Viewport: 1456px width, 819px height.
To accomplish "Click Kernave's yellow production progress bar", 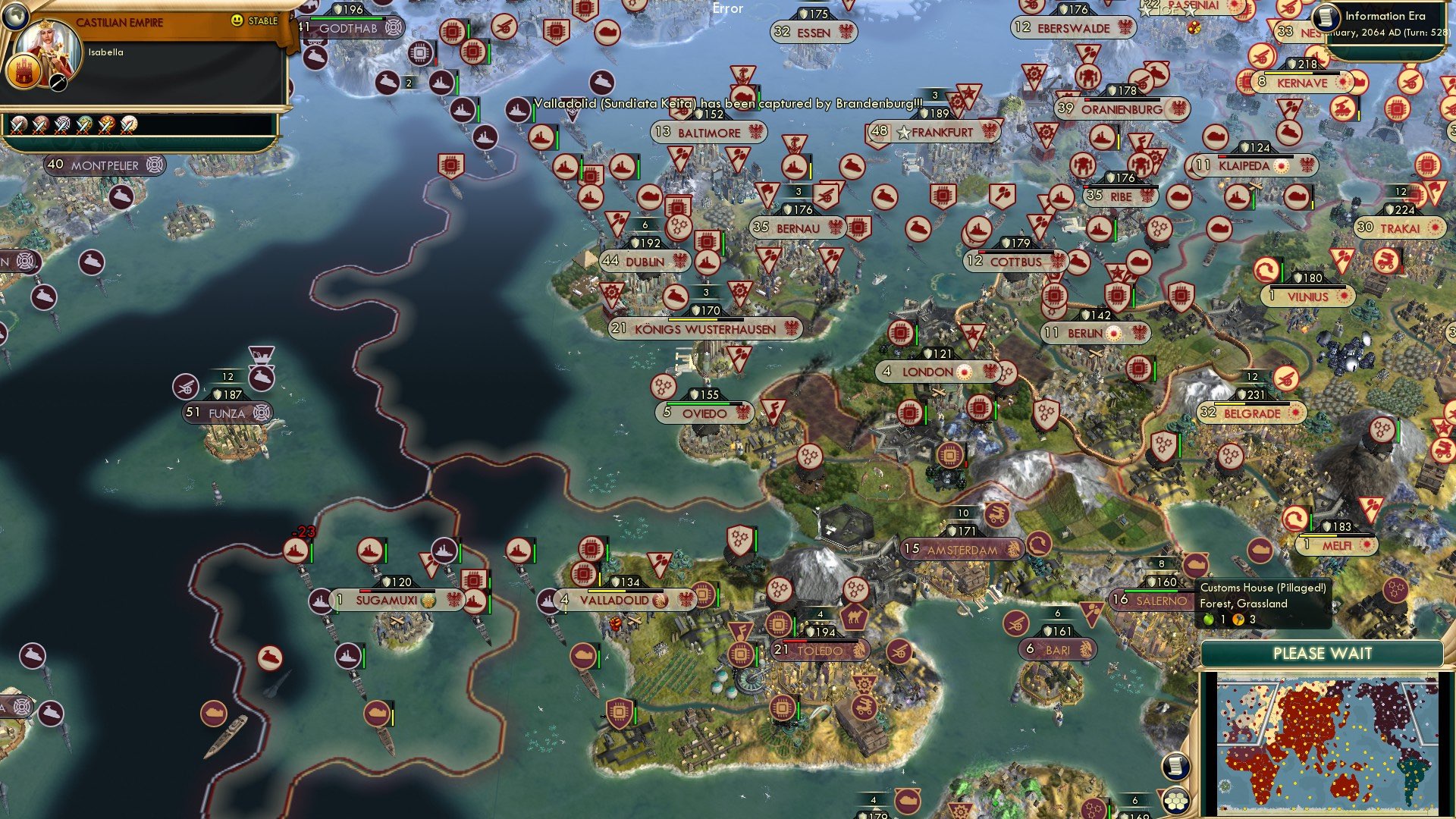I will [x=1288, y=73].
